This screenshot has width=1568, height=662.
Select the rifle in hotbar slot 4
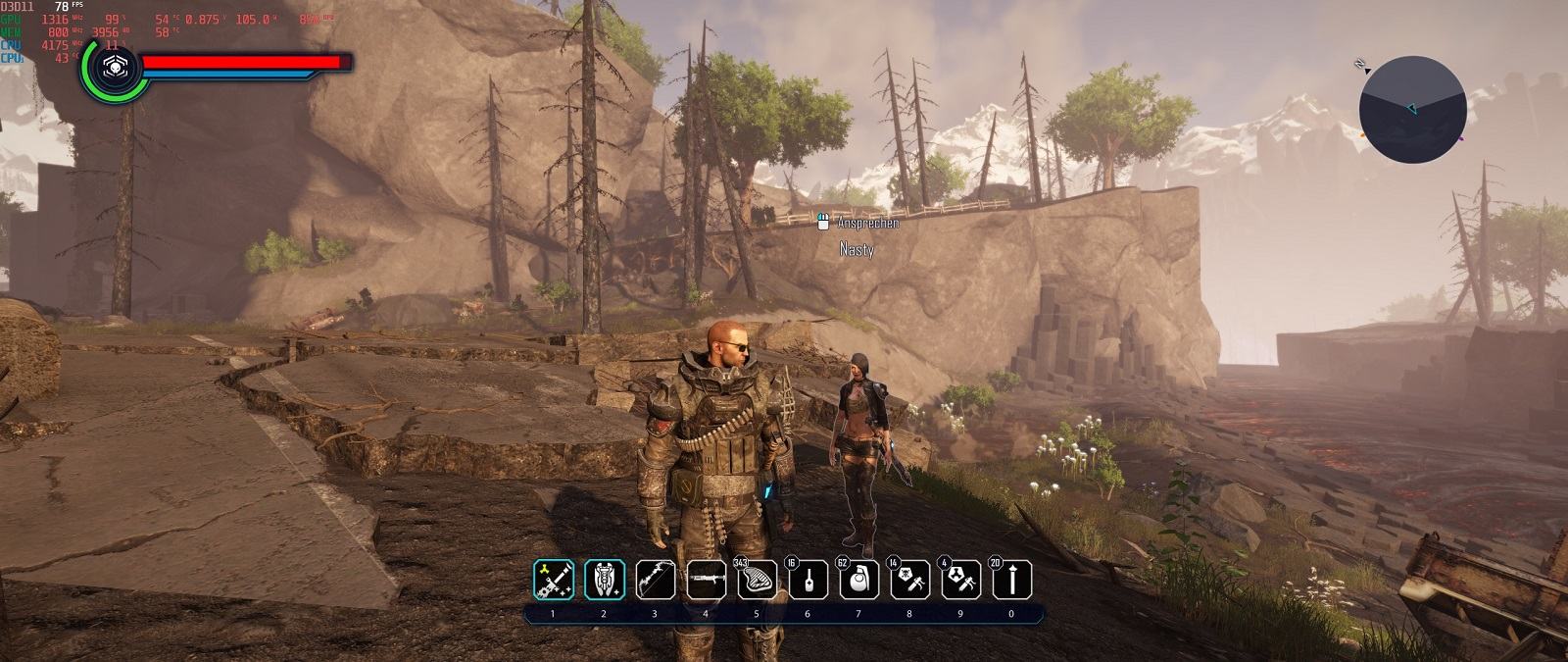tap(706, 580)
